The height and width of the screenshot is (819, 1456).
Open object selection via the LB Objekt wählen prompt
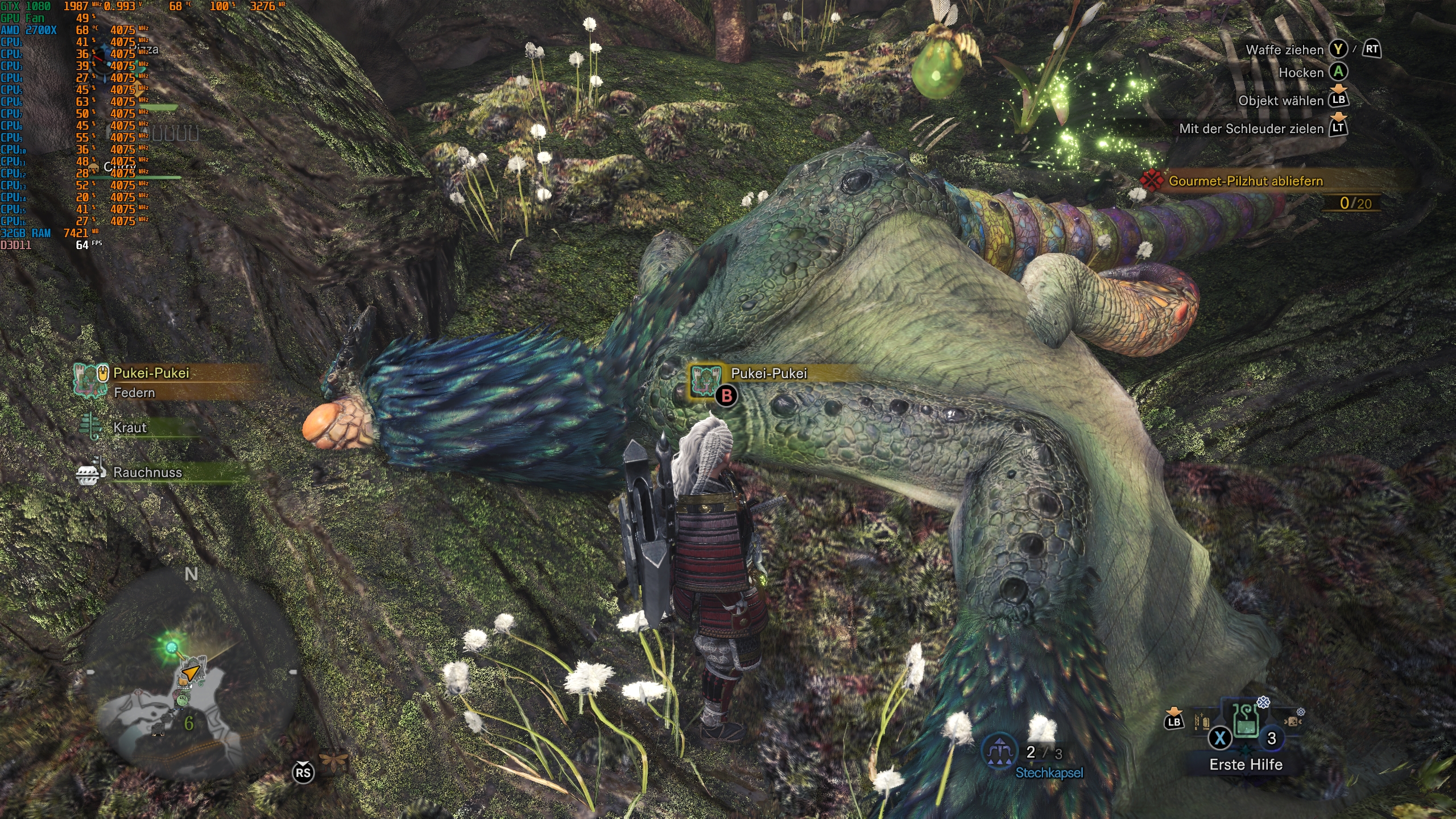click(x=1339, y=101)
